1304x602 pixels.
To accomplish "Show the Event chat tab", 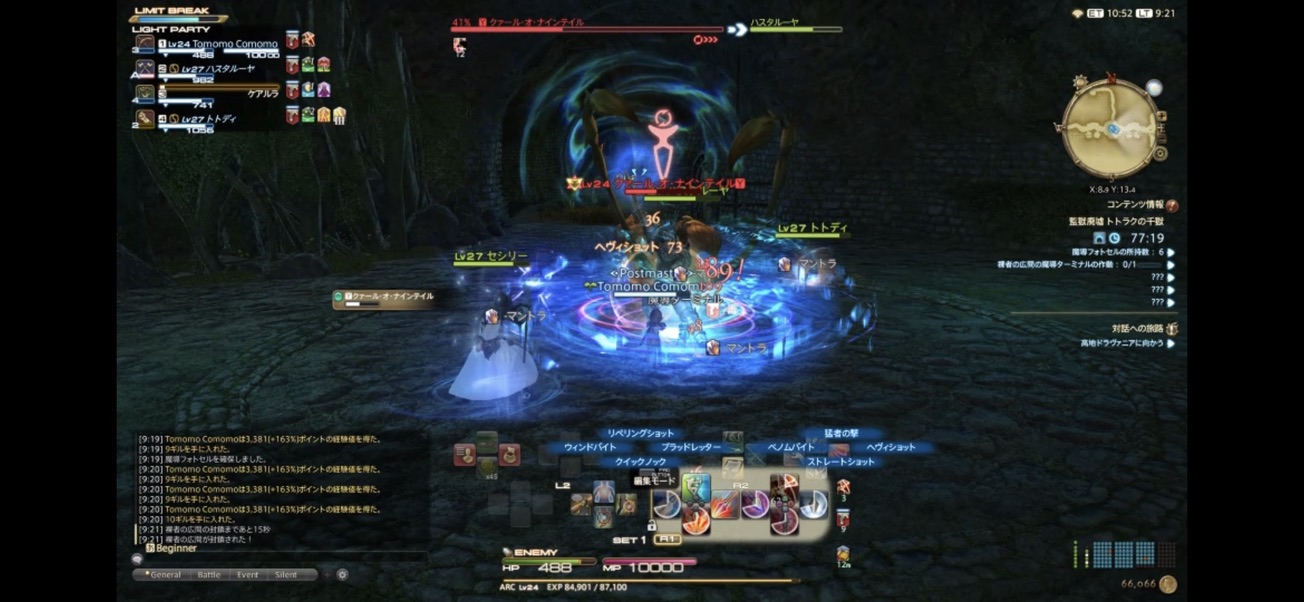I will 247,575.
